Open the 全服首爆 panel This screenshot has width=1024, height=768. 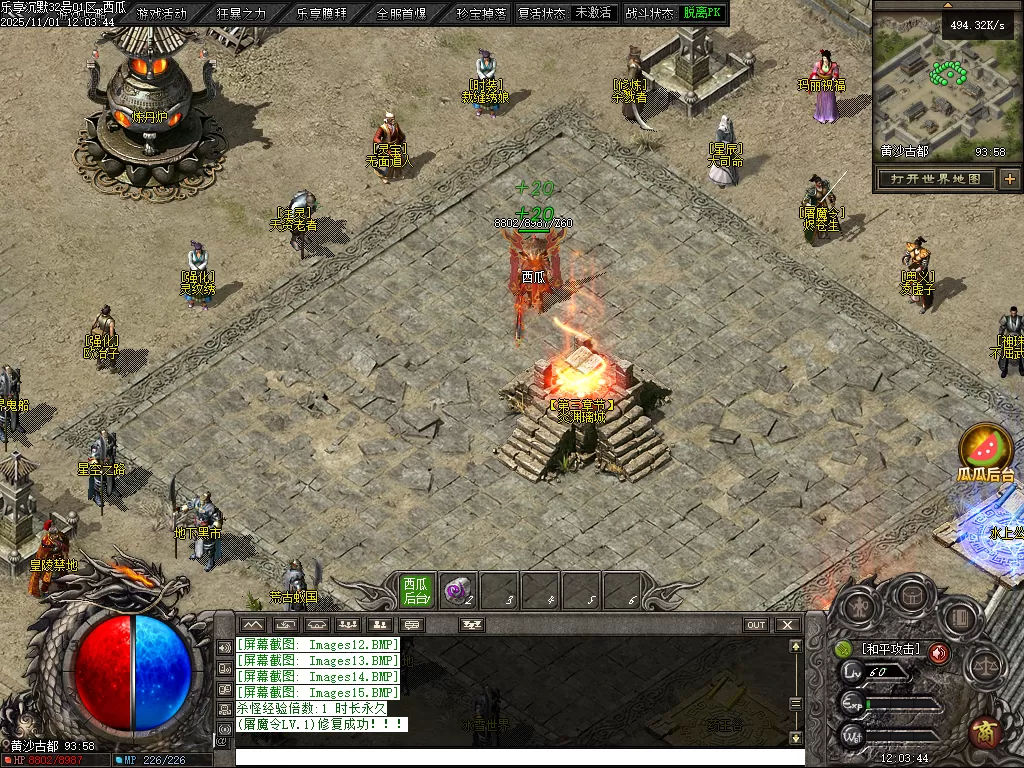[x=401, y=14]
